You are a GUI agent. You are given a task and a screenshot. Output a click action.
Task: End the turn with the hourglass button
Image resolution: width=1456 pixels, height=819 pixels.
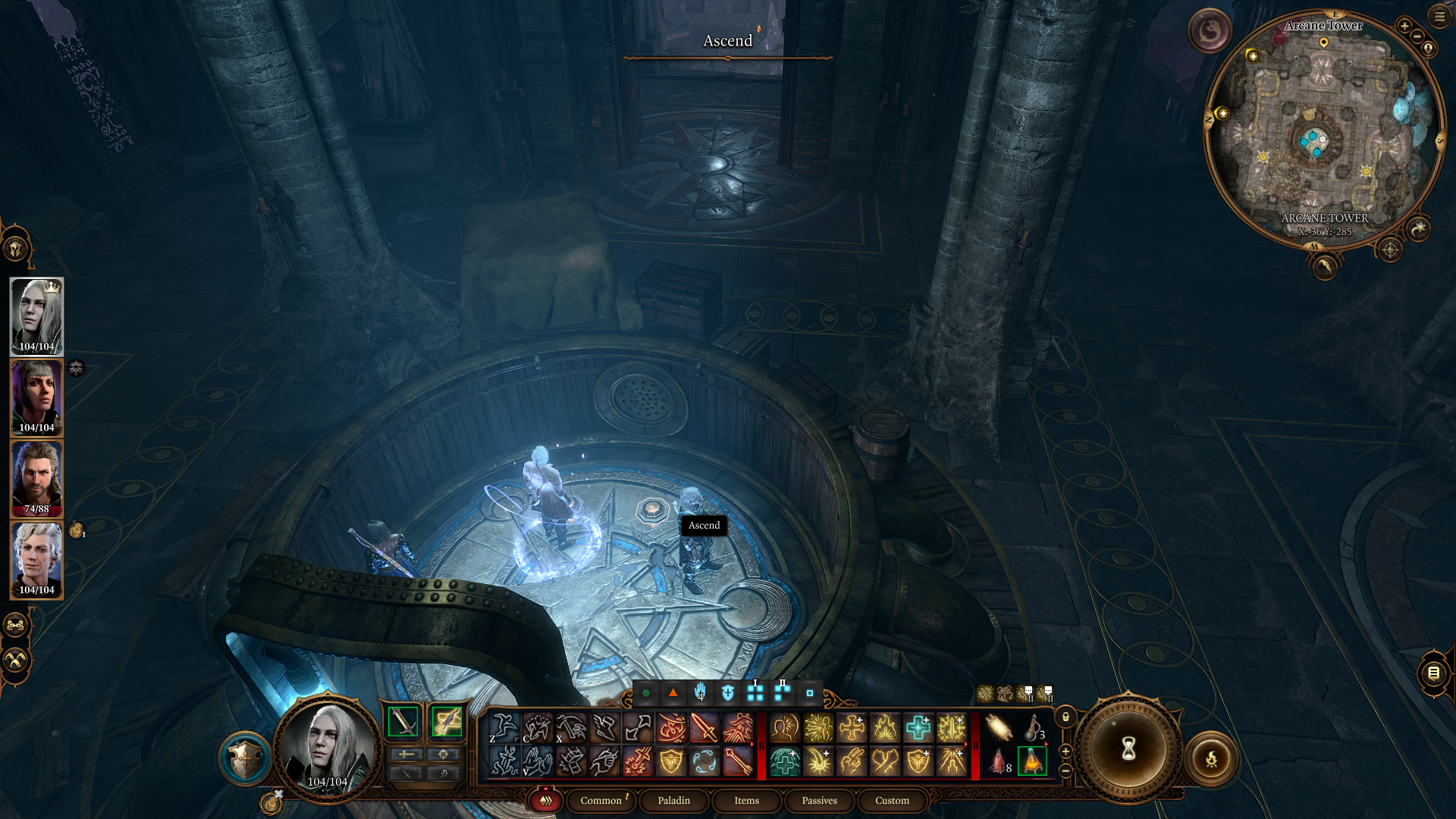1128,748
